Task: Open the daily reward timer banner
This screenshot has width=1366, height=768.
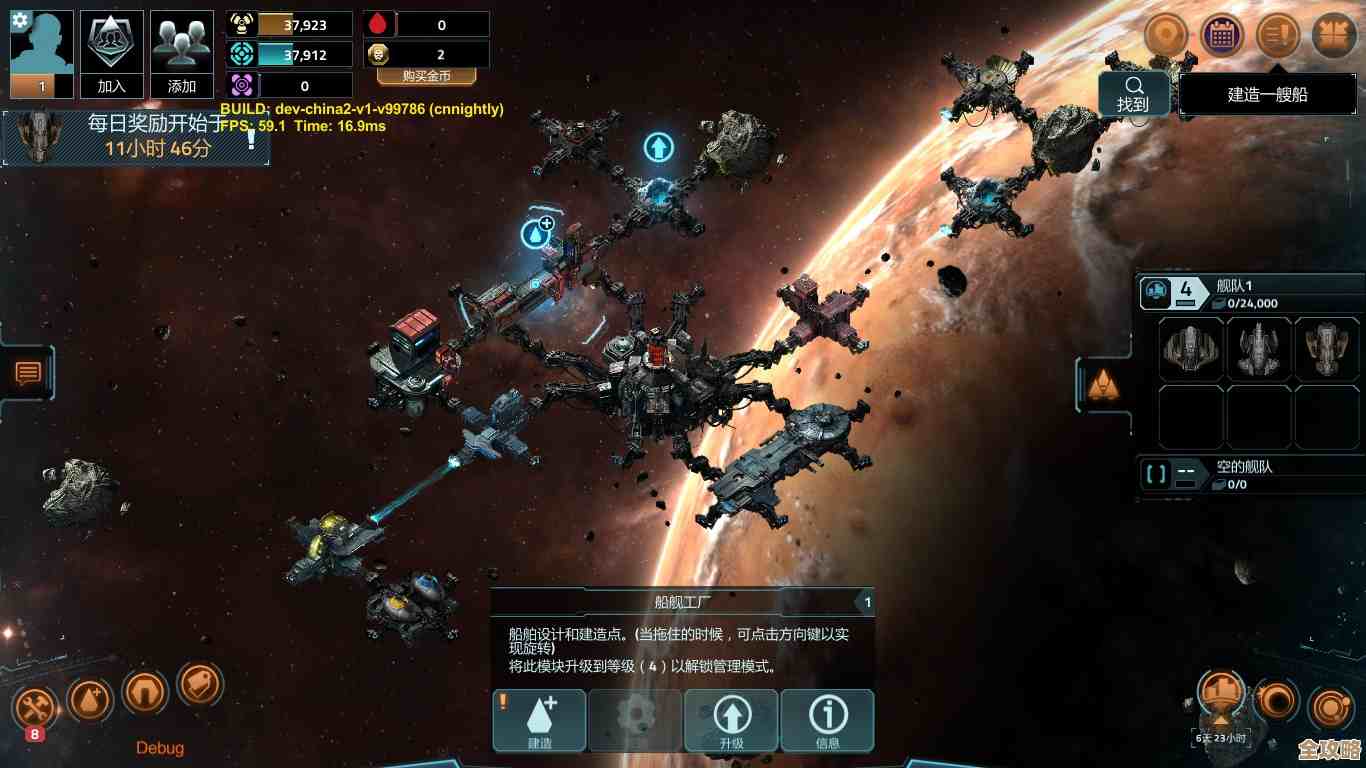Action: click(135, 137)
